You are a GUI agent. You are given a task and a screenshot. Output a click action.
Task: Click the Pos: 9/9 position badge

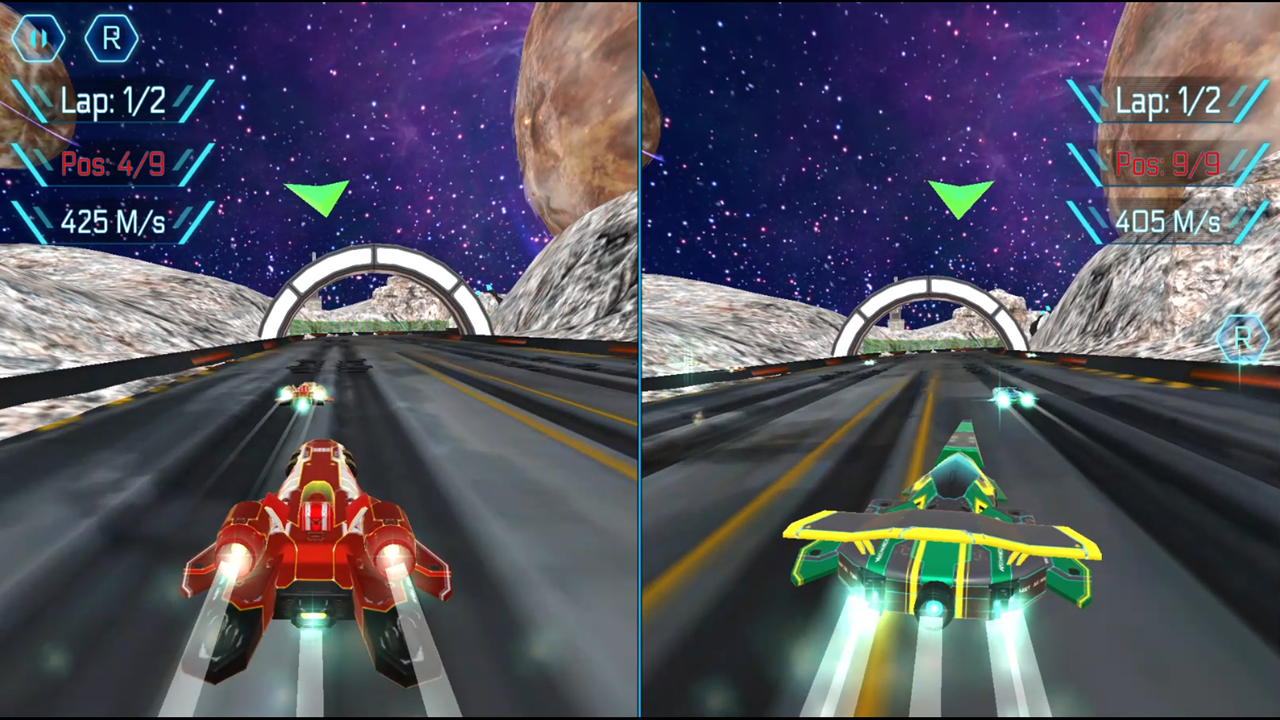1168,164
